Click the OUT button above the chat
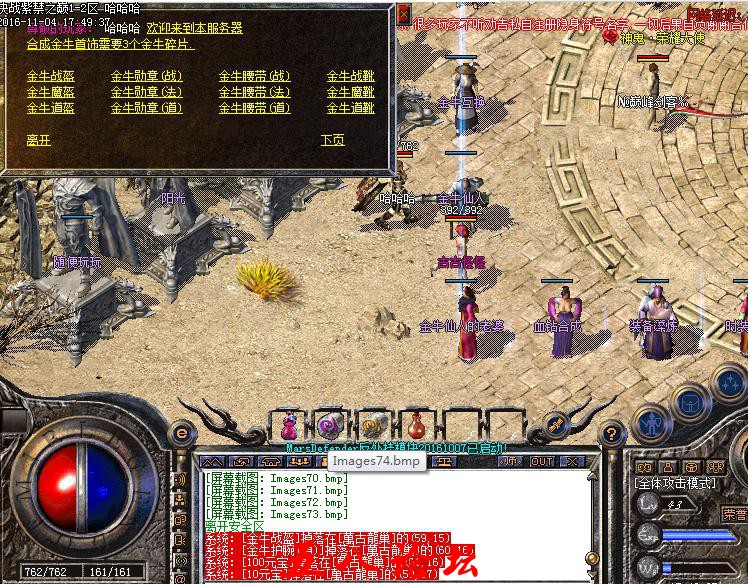 click(541, 461)
